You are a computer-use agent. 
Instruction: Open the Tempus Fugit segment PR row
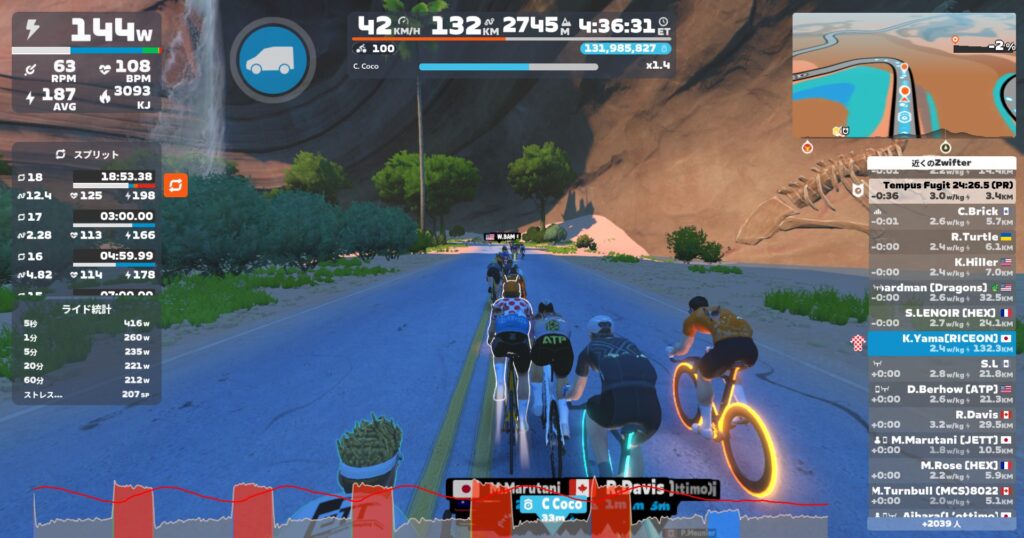942,190
